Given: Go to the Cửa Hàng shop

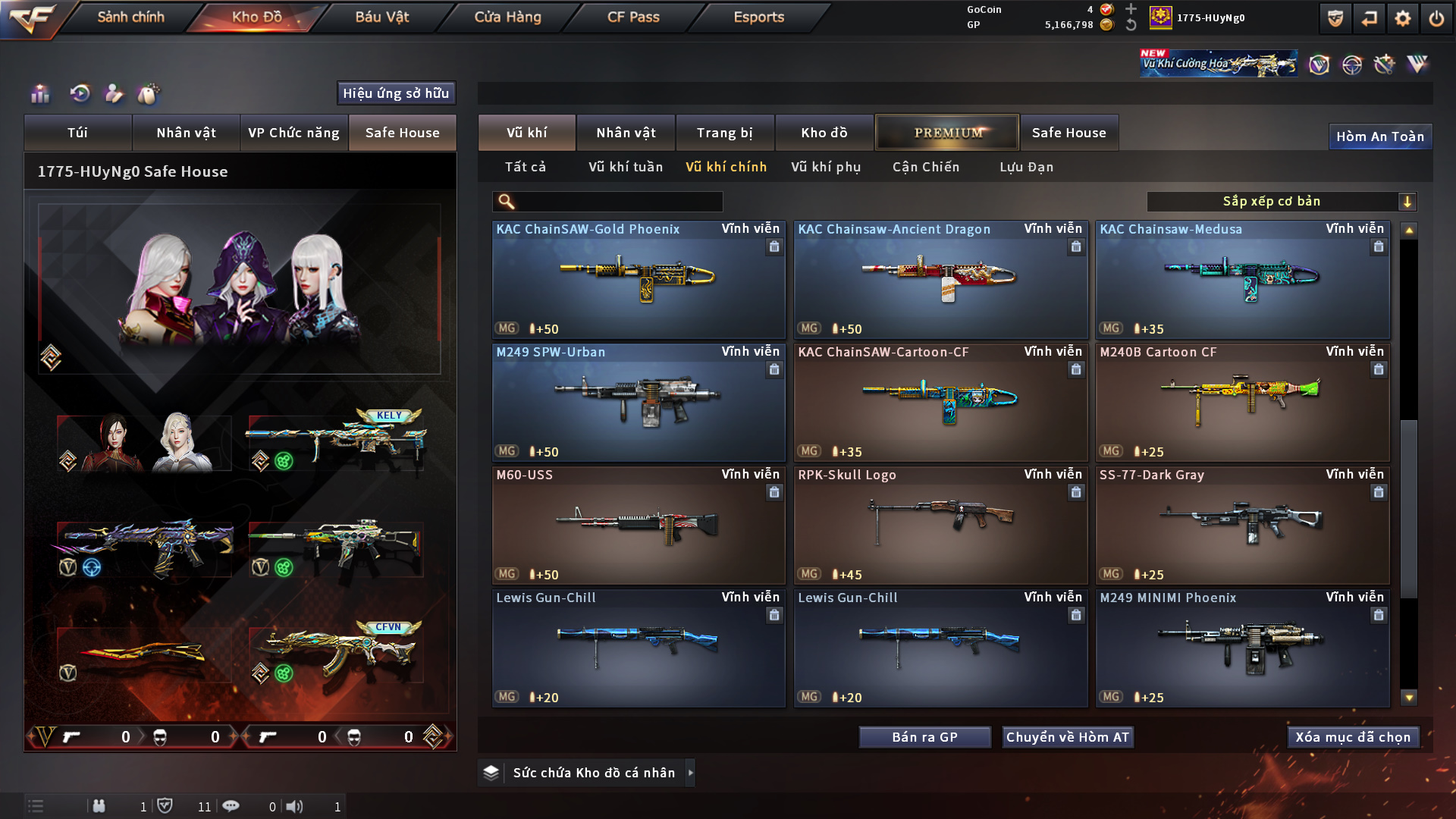Looking at the screenshot, I should pyautogui.click(x=507, y=17).
